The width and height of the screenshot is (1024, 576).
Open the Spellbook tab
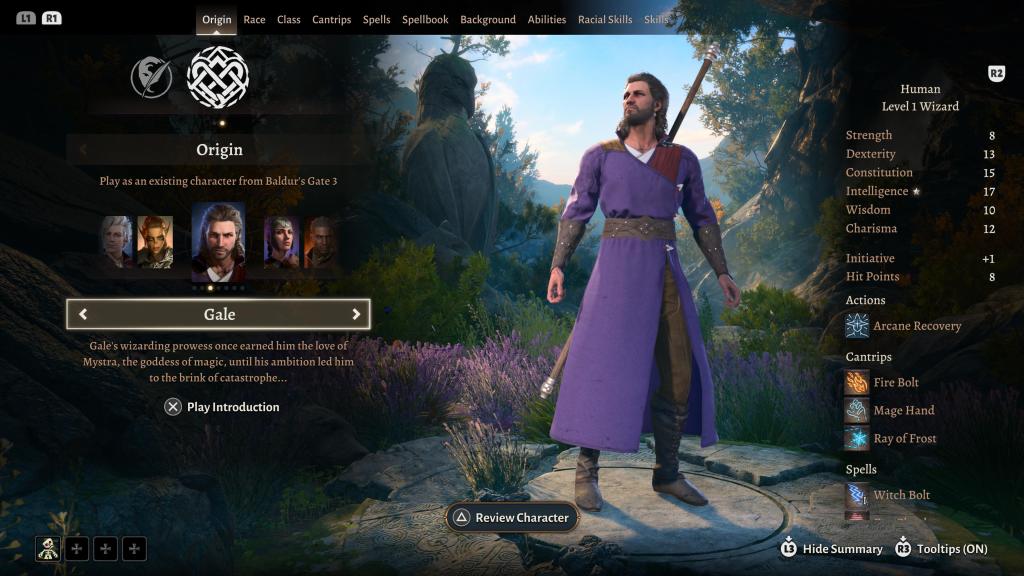pos(425,20)
